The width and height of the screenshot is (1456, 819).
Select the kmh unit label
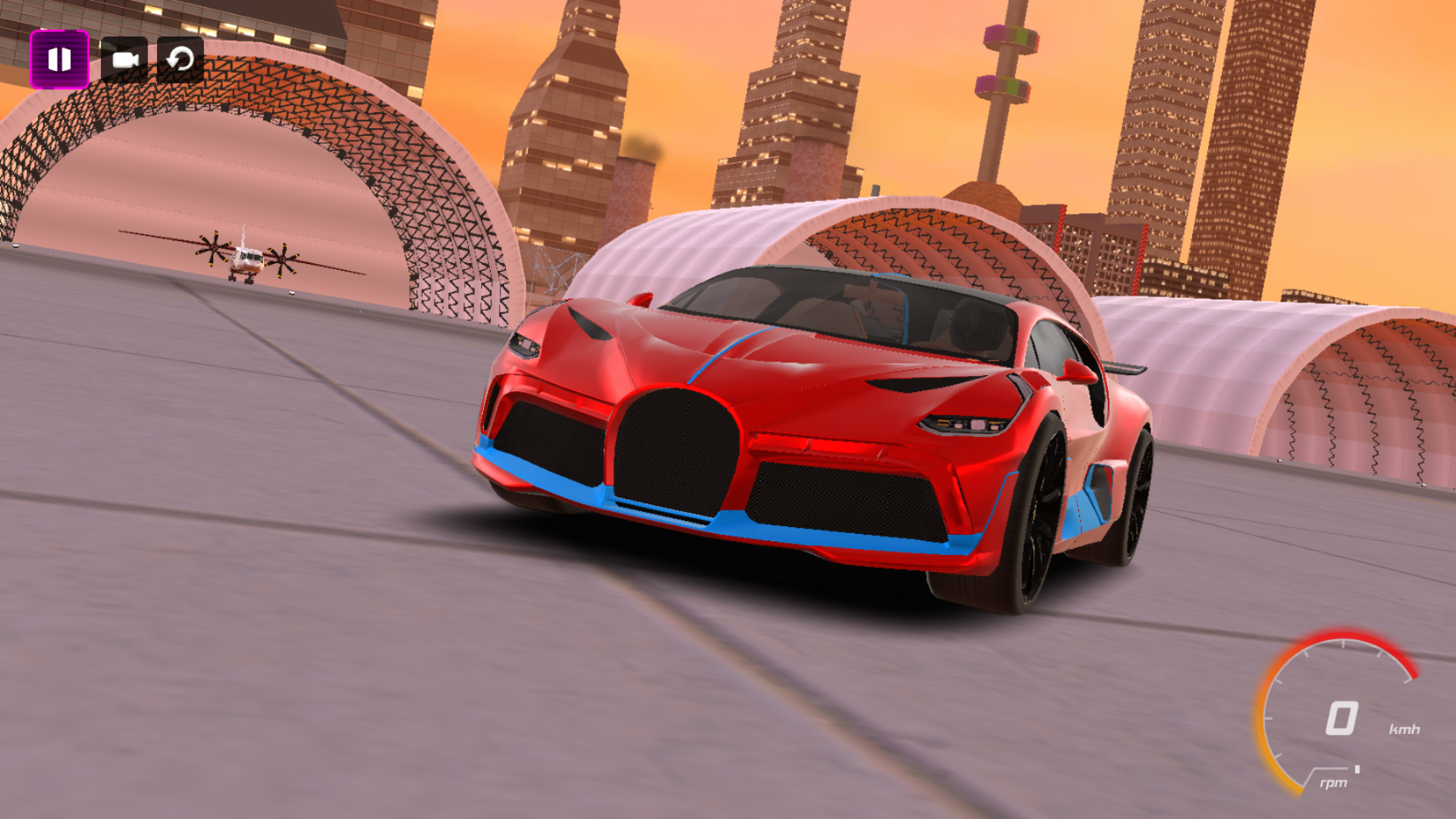click(1404, 727)
